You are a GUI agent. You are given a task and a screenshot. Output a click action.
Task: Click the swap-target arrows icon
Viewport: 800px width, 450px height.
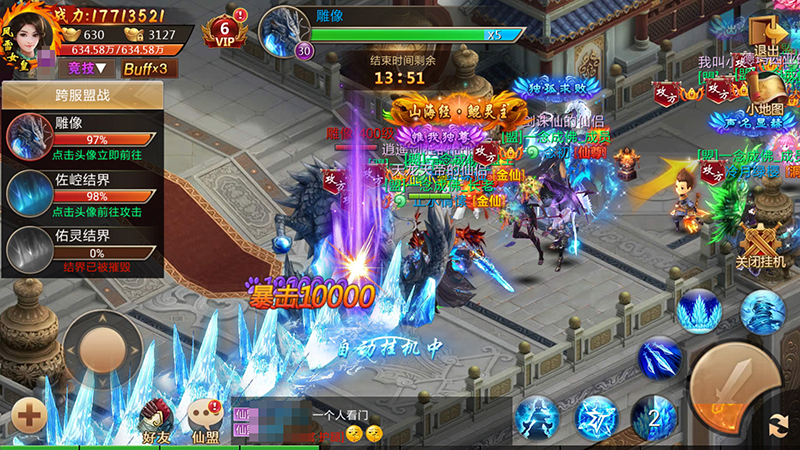(x=776, y=425)
